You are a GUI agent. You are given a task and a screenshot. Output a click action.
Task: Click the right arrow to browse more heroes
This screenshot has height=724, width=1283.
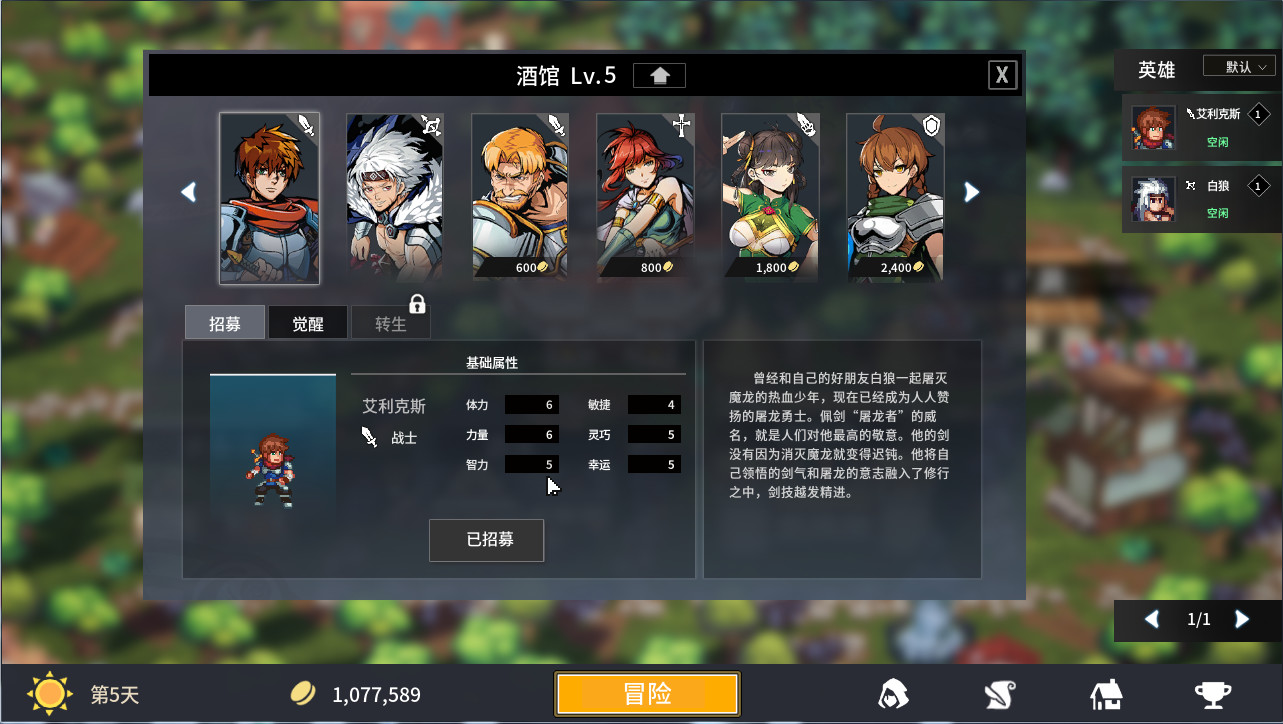click(x=971, y=191)
